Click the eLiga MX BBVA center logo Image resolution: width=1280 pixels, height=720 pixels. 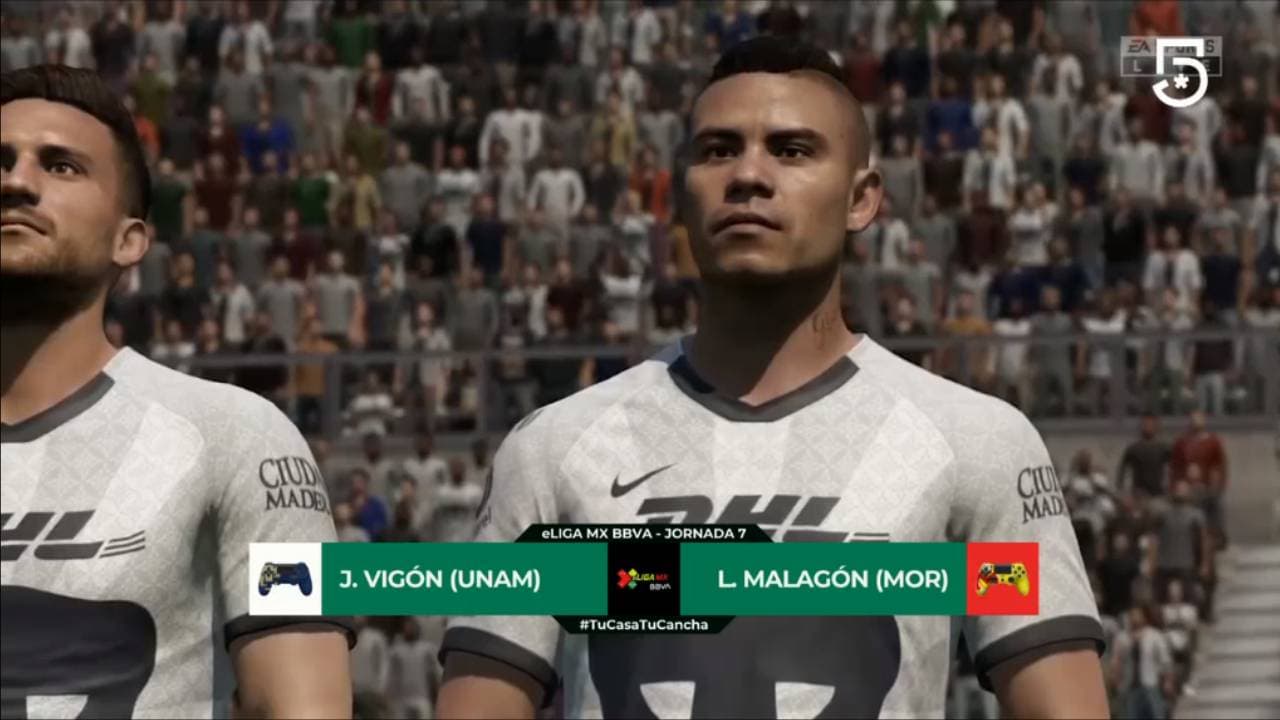click(x=644, y=579)
